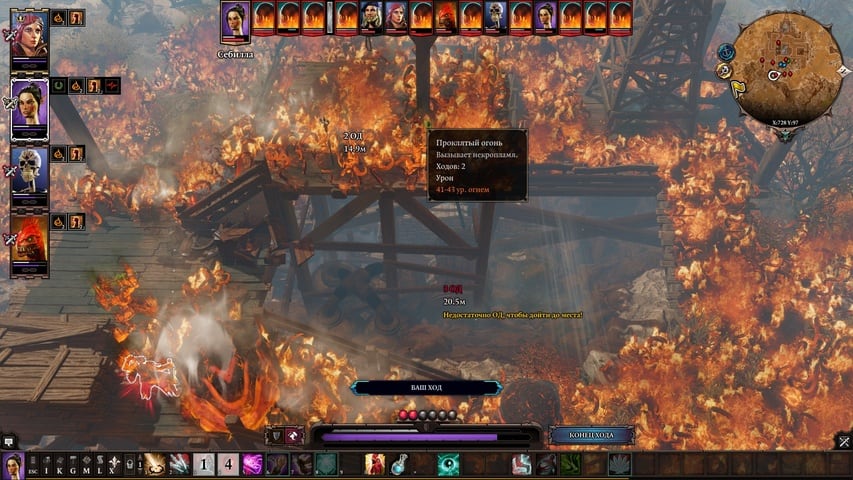Screen dimensions: 853x480
Task: Open the chat log speech bubble icon
Action: click(9, 440)
